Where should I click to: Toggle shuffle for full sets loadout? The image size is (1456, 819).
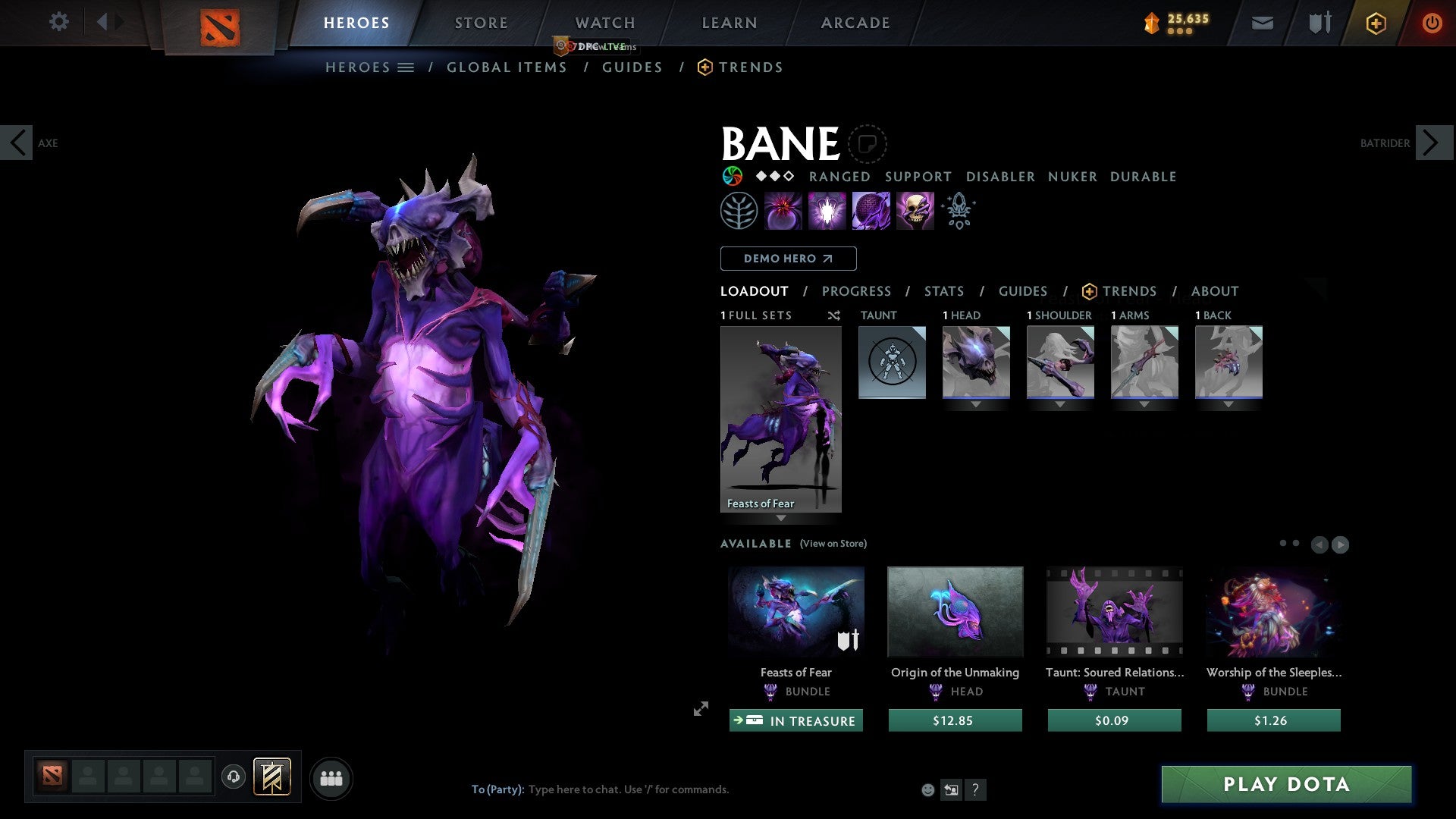point(833,315)
